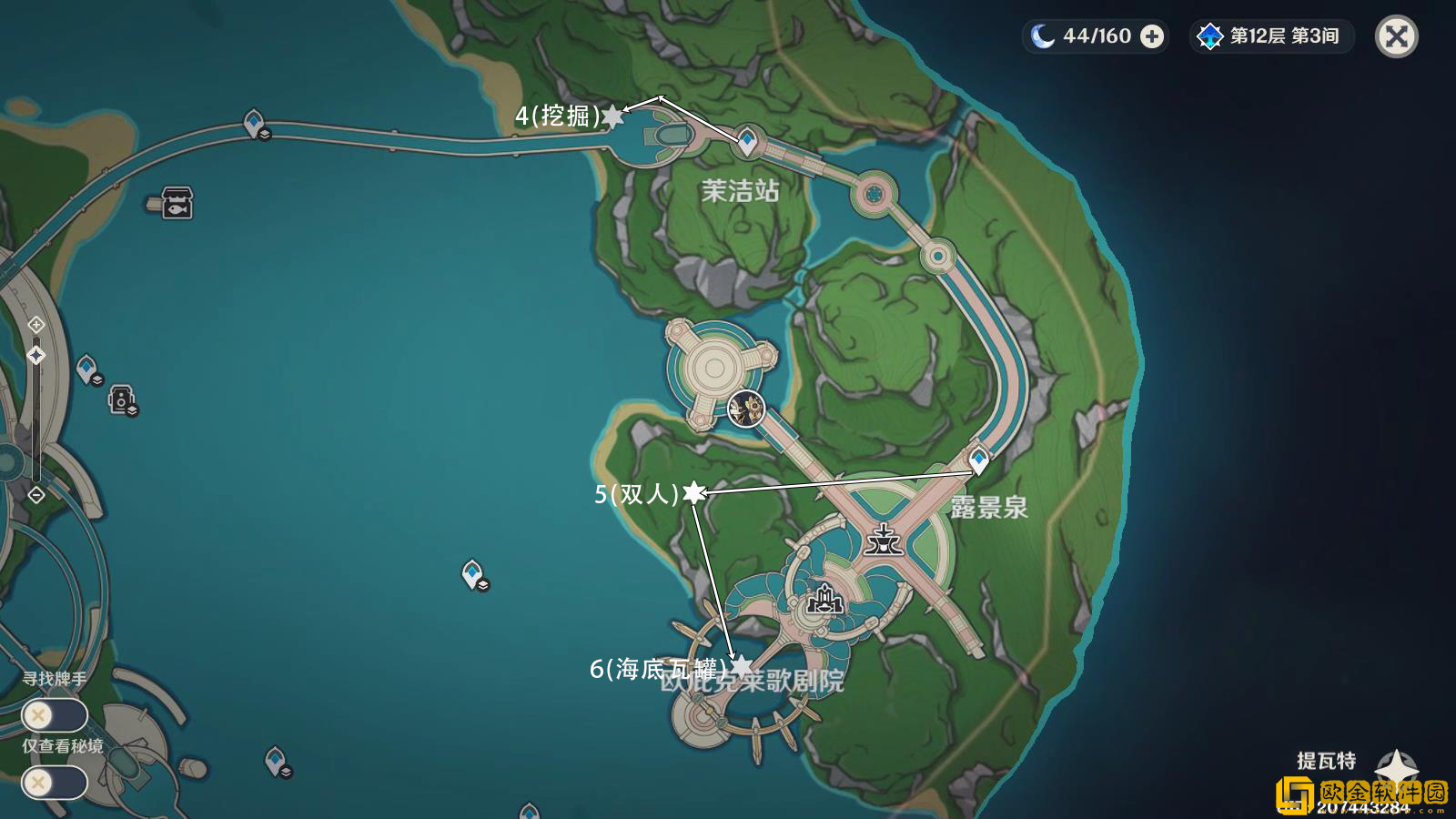
Task: Click the Spiral Abyss icon beside 第12层 第3间
Action: (x=1208, y=36)
